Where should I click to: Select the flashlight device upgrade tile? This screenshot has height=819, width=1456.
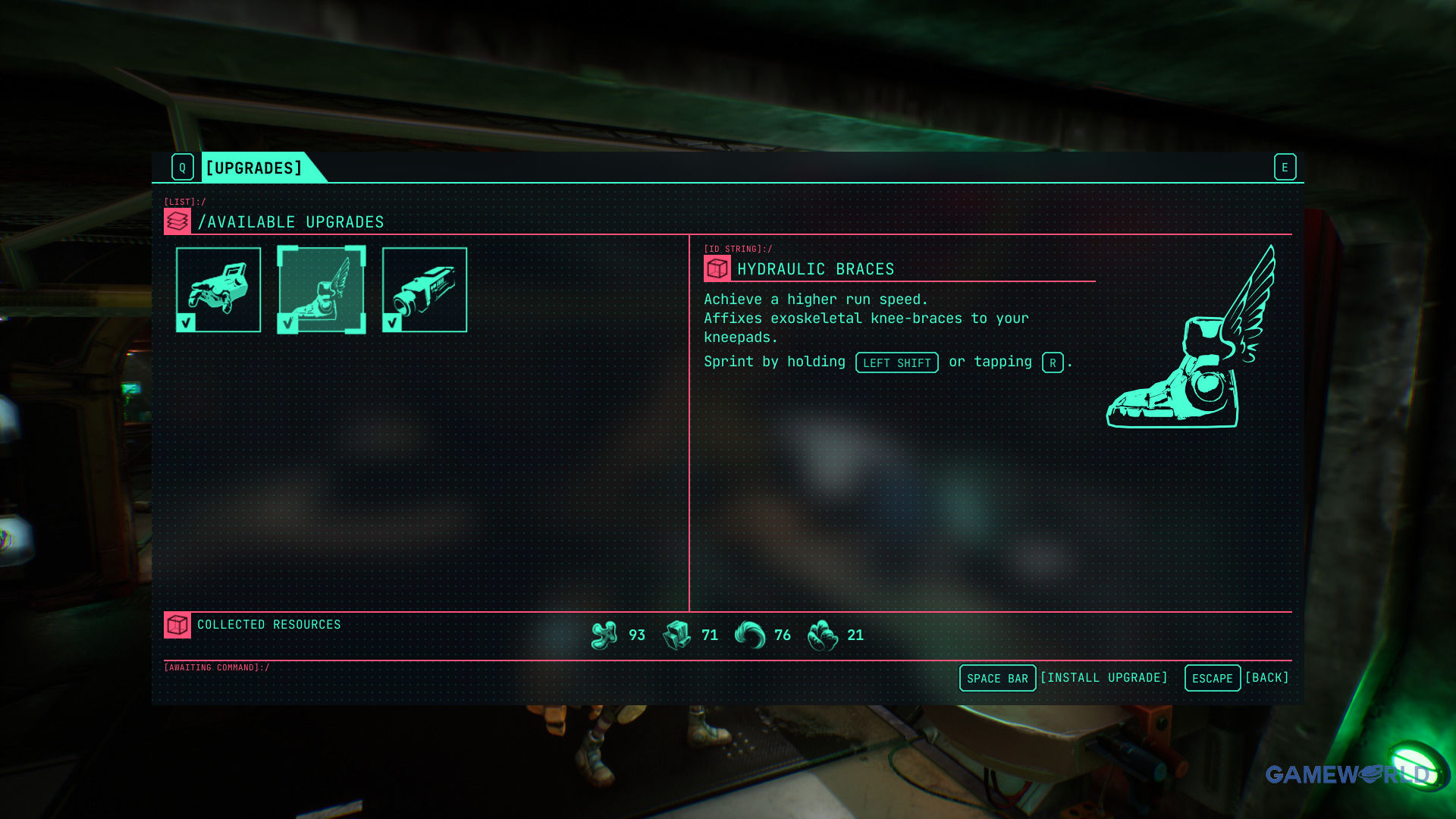425,290
